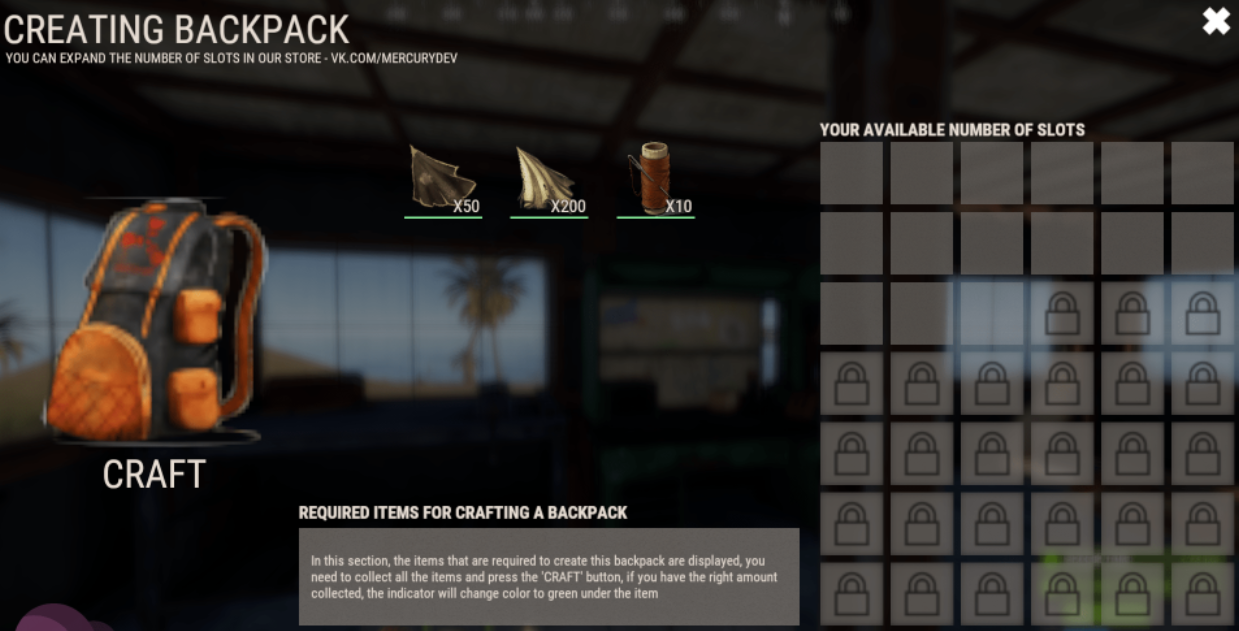Screen dimensions: 1239x631
Task: Close the backpack crafting window
Action: tap(1215, 21)
